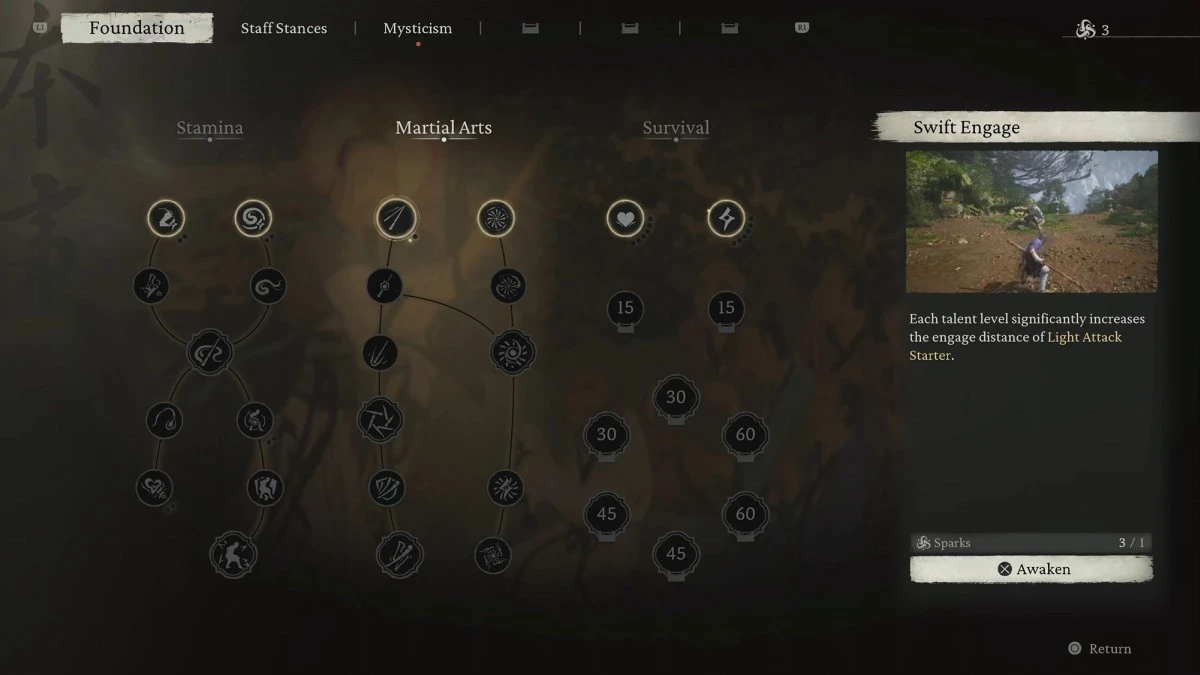Select the sun-shaped talent in Martial Arts
The height and width of the screenshot is (675, 1200).
coord(513,352)
